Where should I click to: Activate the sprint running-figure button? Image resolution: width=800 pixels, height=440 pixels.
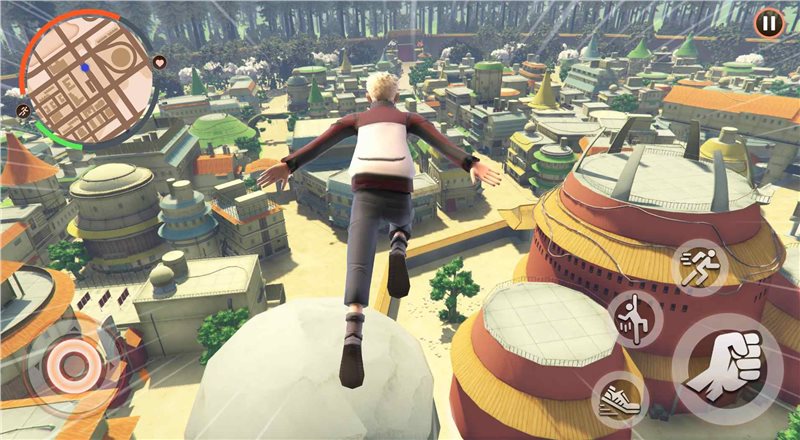click(x=697, y=266)
